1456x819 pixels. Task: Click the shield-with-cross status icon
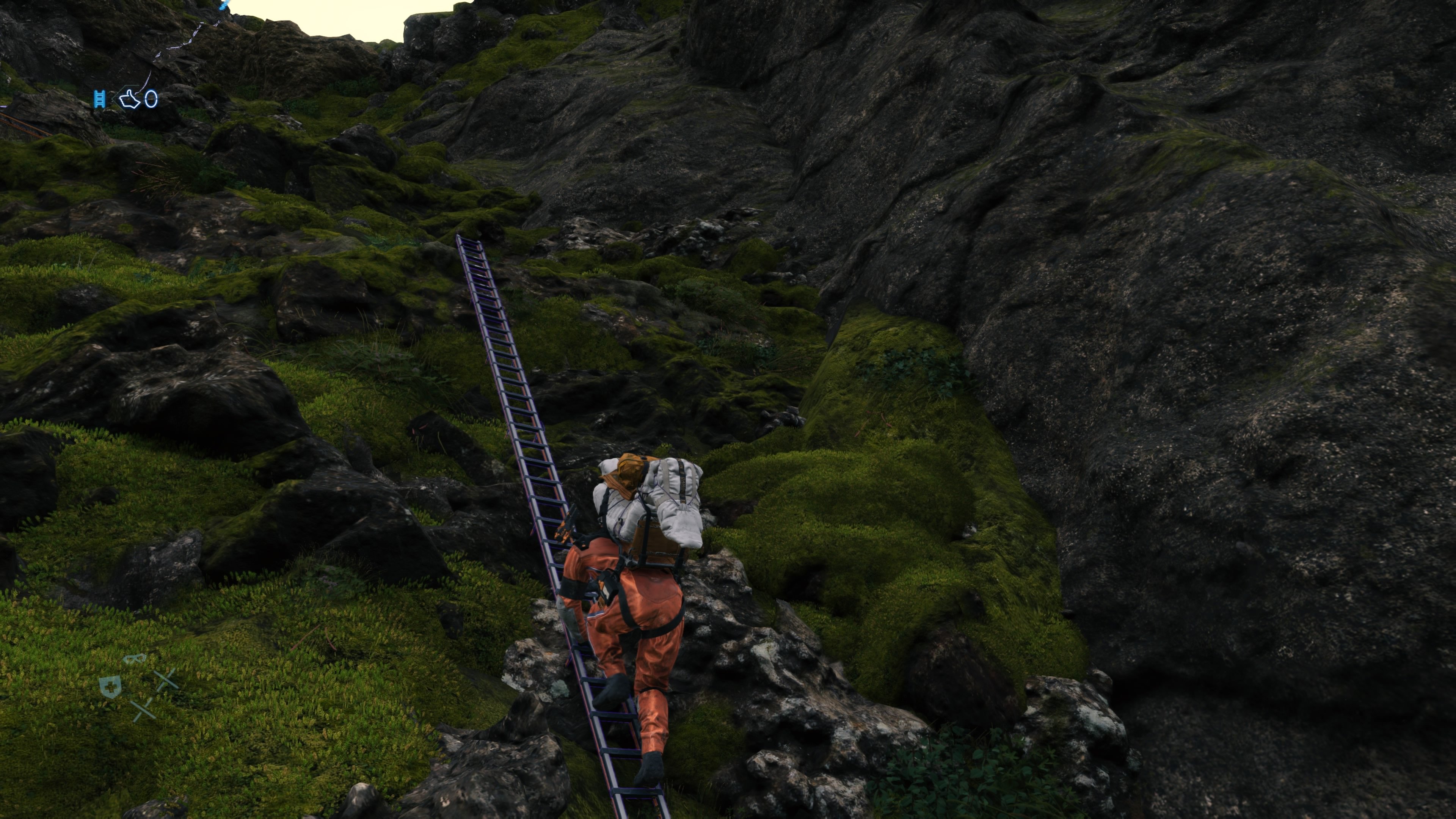click(110, 688)
